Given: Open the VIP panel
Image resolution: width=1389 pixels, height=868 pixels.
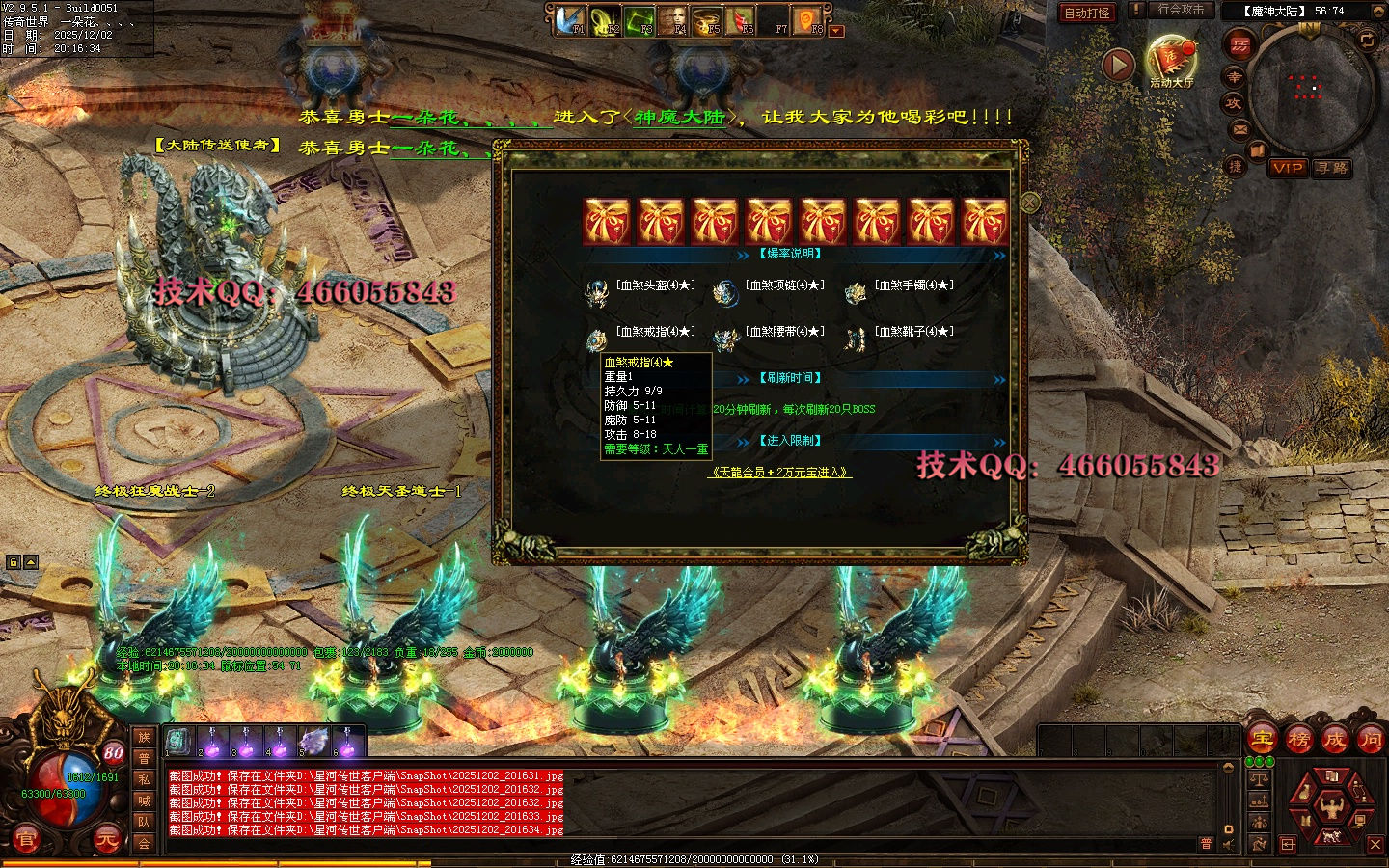Looking at the screenshot, I should tap(1288, 168).
